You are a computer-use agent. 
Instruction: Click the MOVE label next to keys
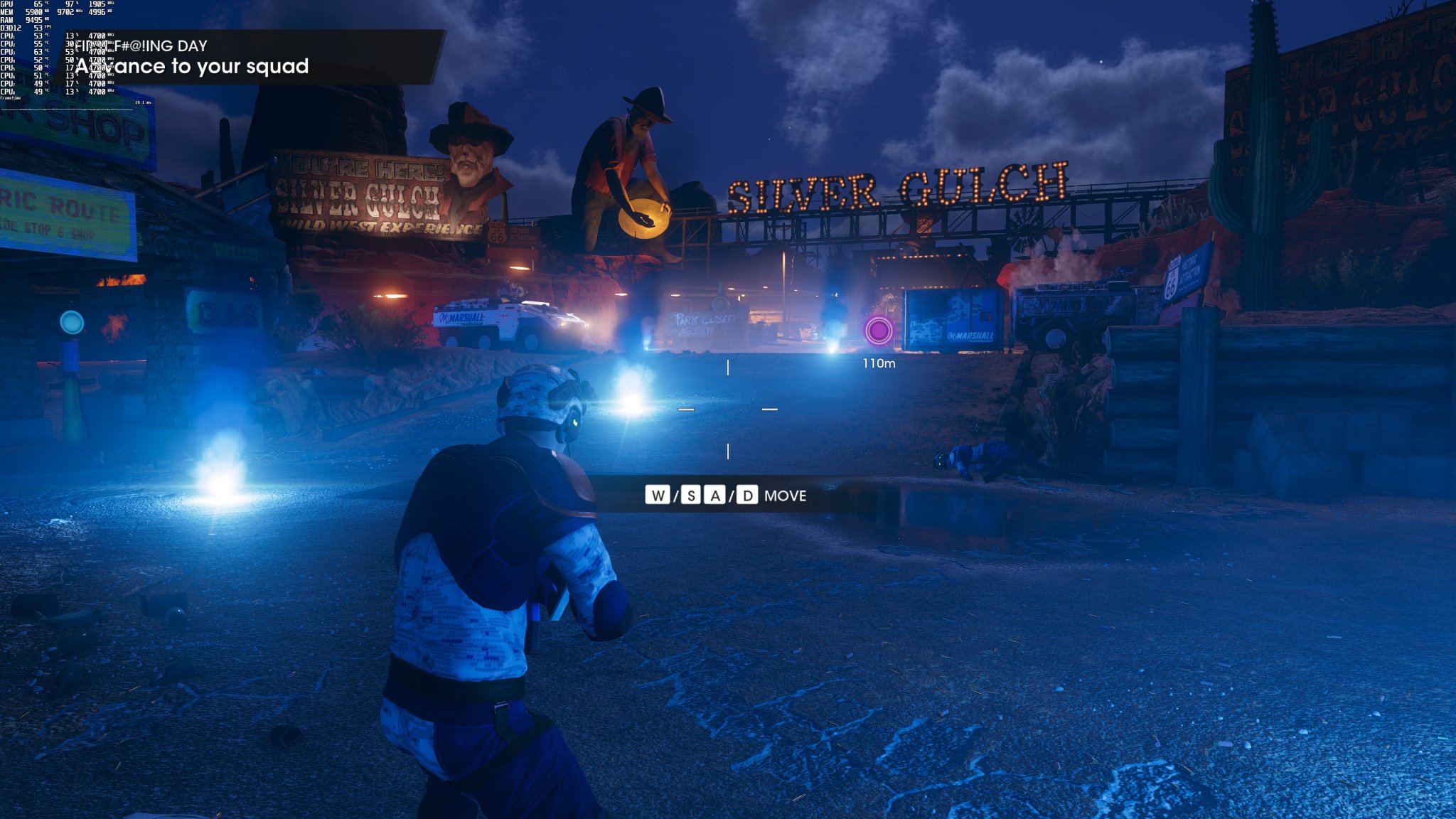(x=786, y=496)
